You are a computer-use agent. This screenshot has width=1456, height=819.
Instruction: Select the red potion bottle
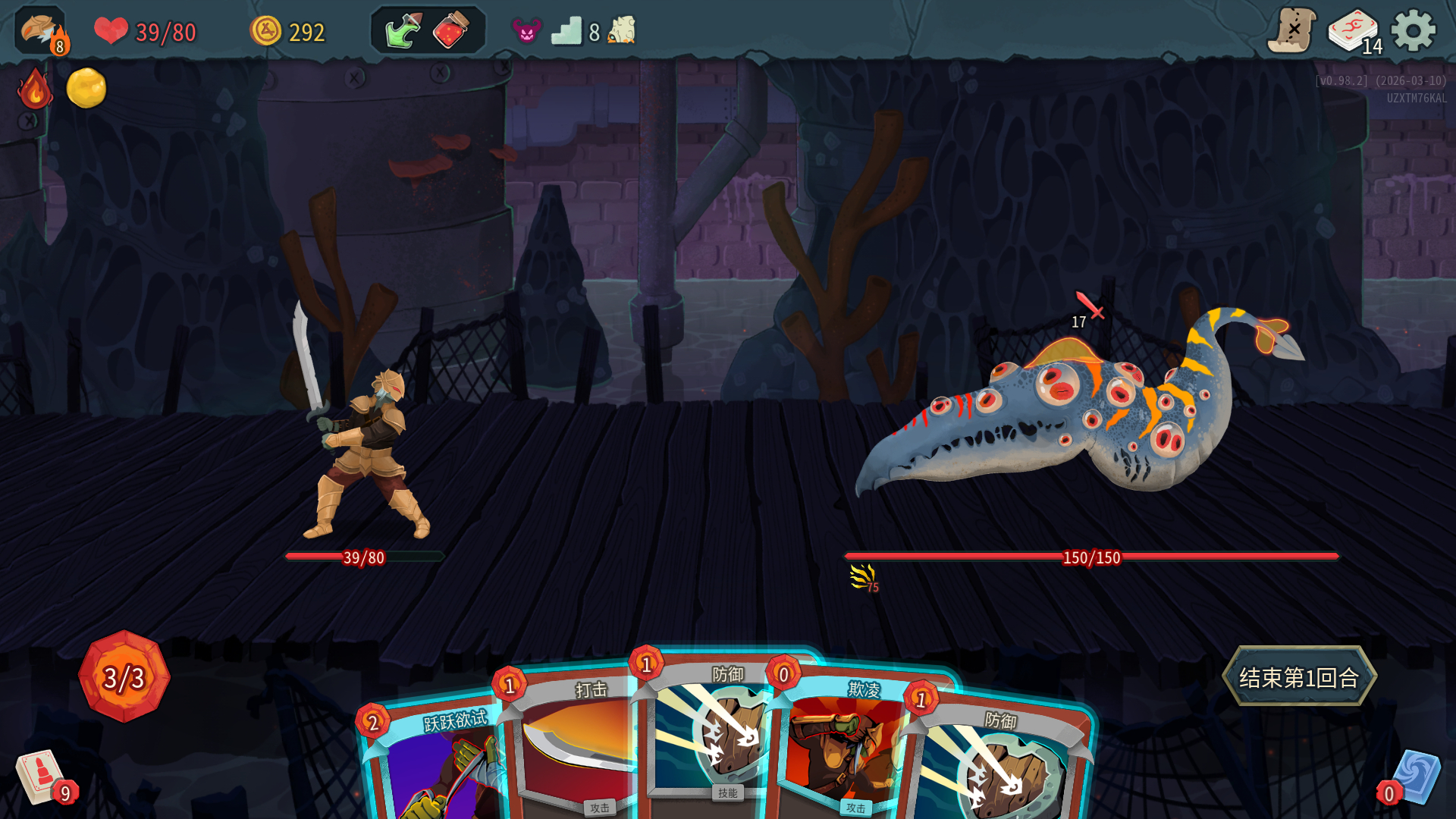450,31
